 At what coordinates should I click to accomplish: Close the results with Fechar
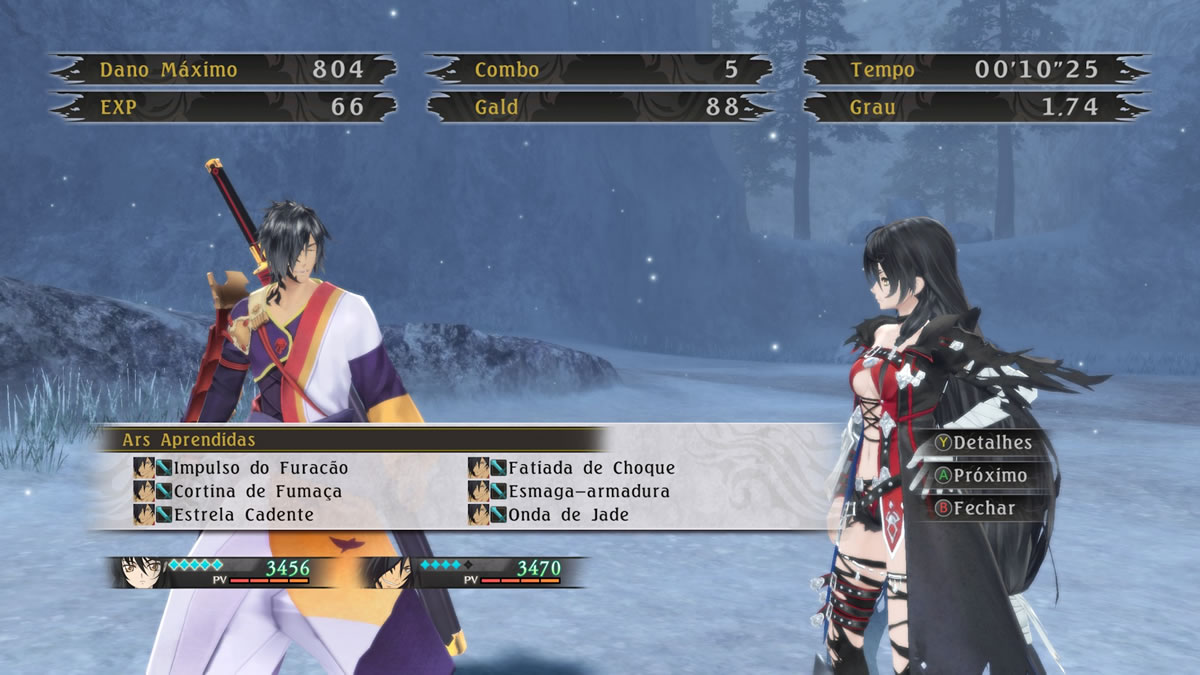[974, 508]
